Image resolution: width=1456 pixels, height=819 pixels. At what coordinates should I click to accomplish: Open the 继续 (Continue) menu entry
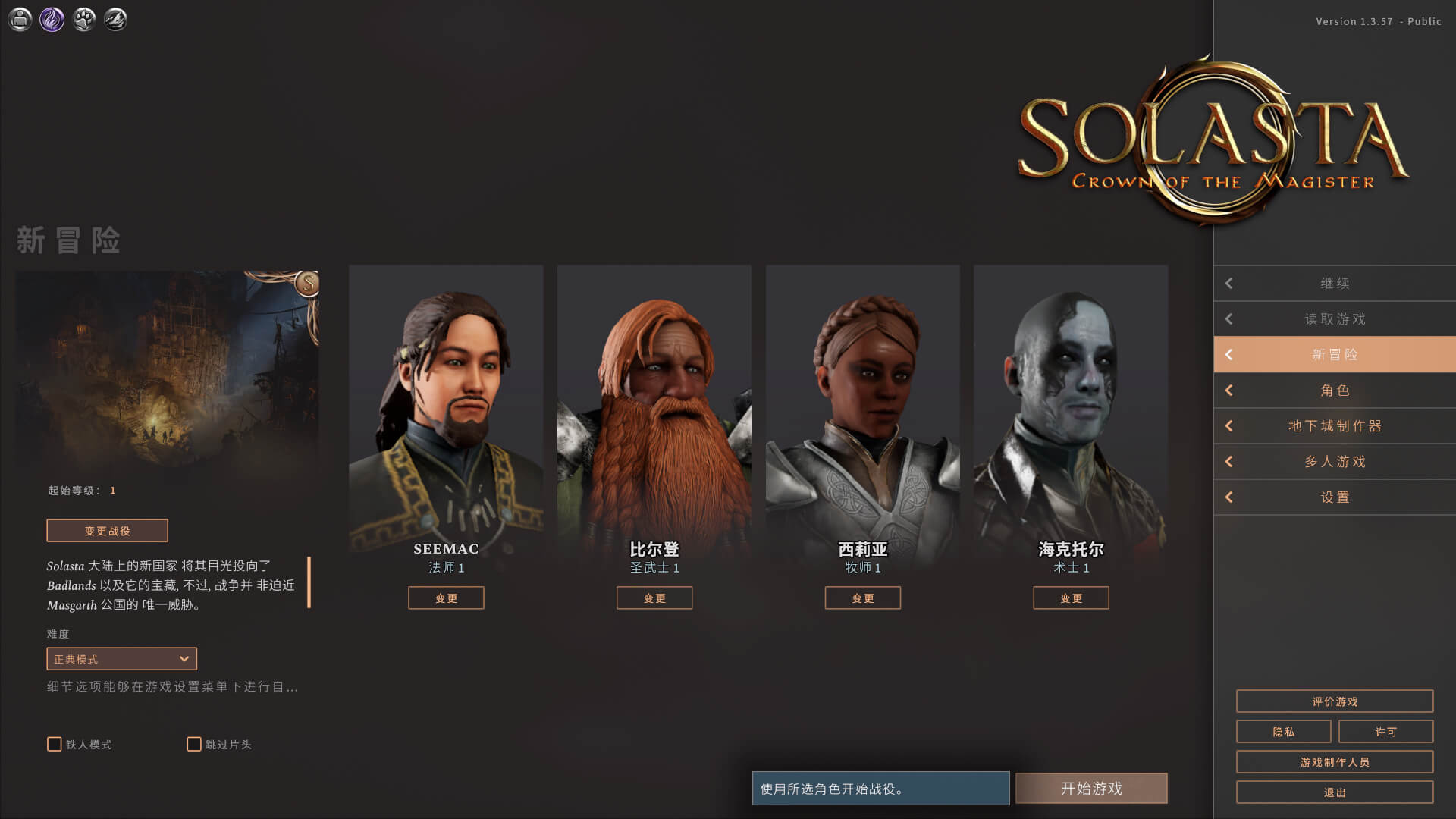point(1335,284)
